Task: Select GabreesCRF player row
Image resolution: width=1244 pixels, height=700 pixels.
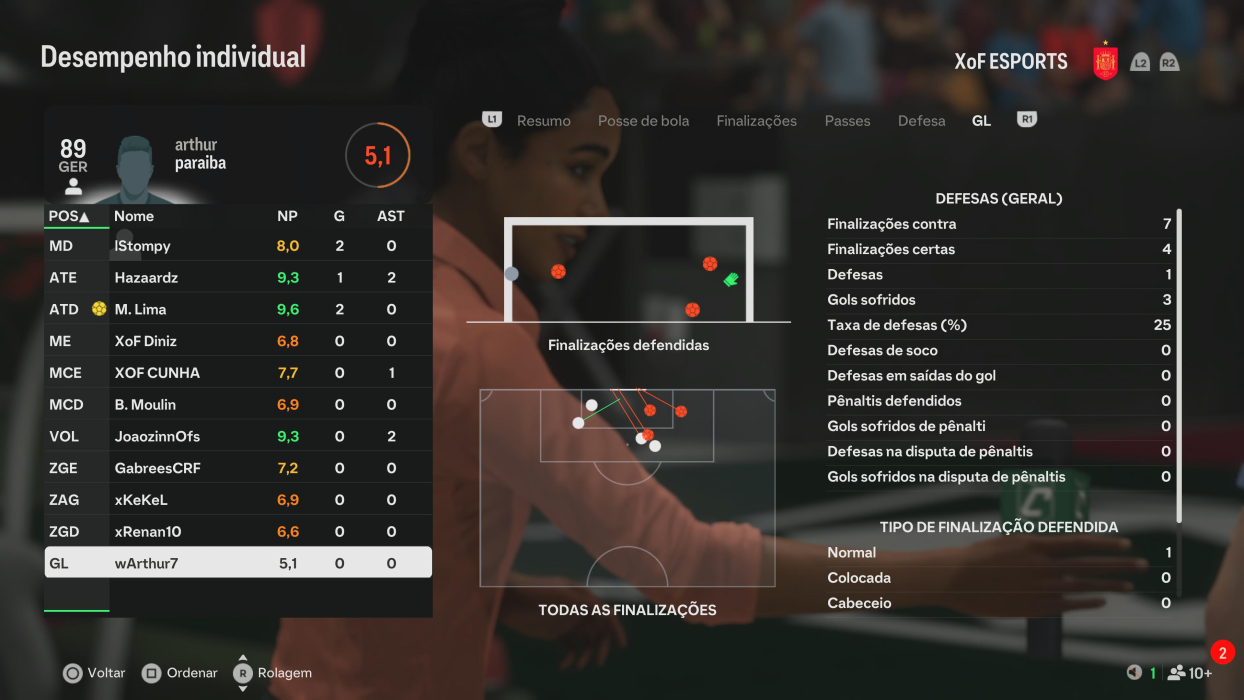Action: click(238, 468)
